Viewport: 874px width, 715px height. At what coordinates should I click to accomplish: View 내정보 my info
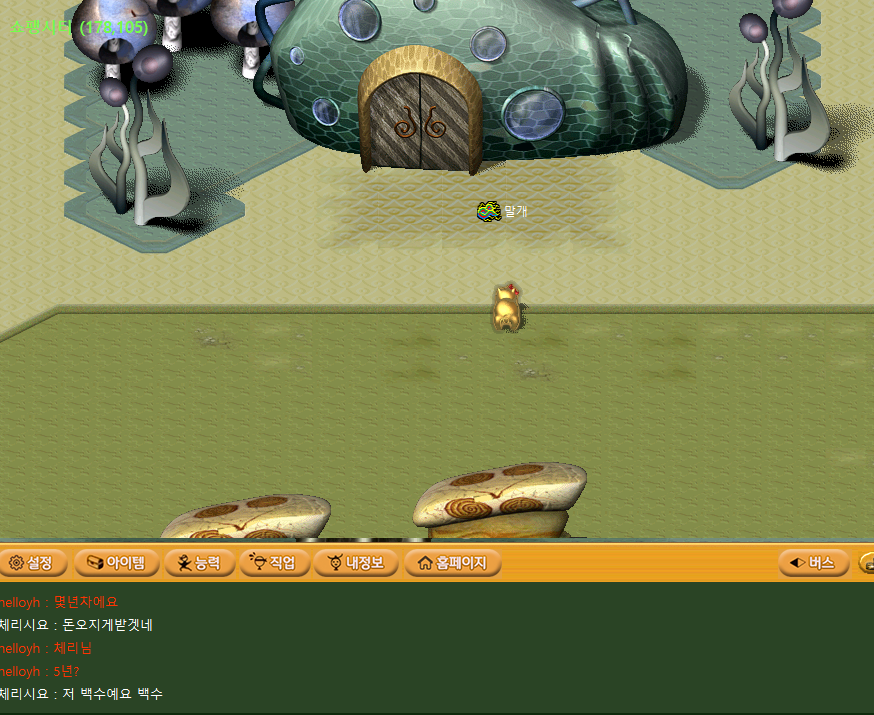coord(355,563)
